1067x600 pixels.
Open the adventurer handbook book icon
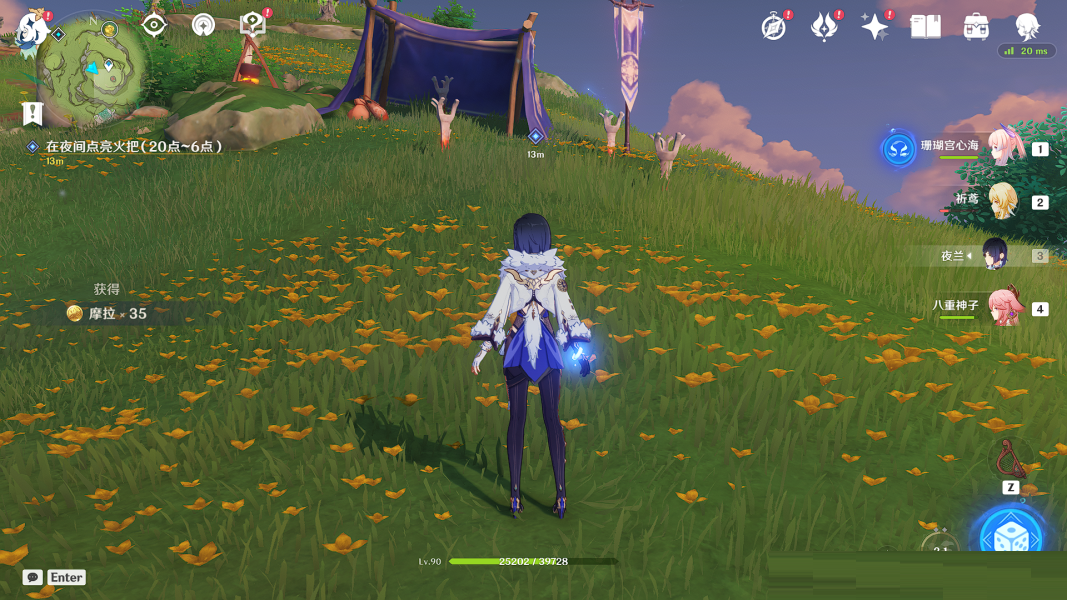point(925,27)
